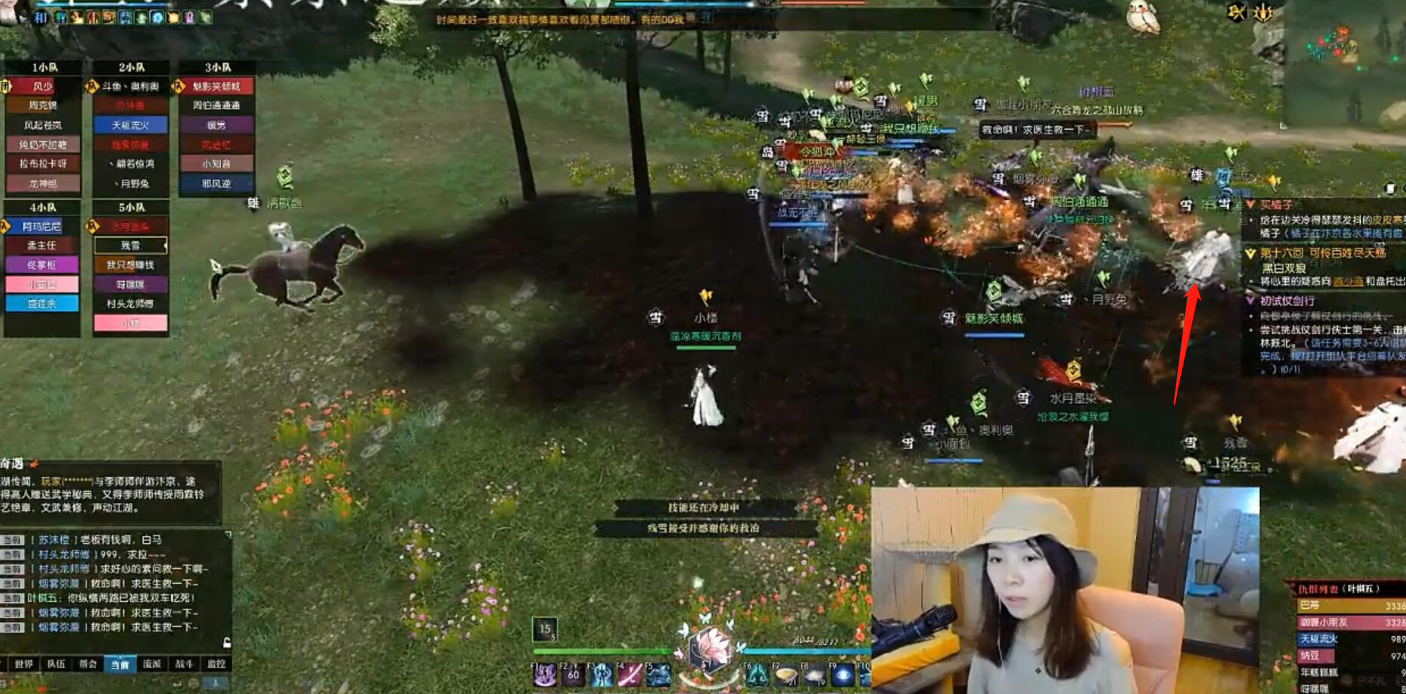The image size is (1406, 694).
Task: Open the 队伍 chat tab
Action: click(55, 664)
